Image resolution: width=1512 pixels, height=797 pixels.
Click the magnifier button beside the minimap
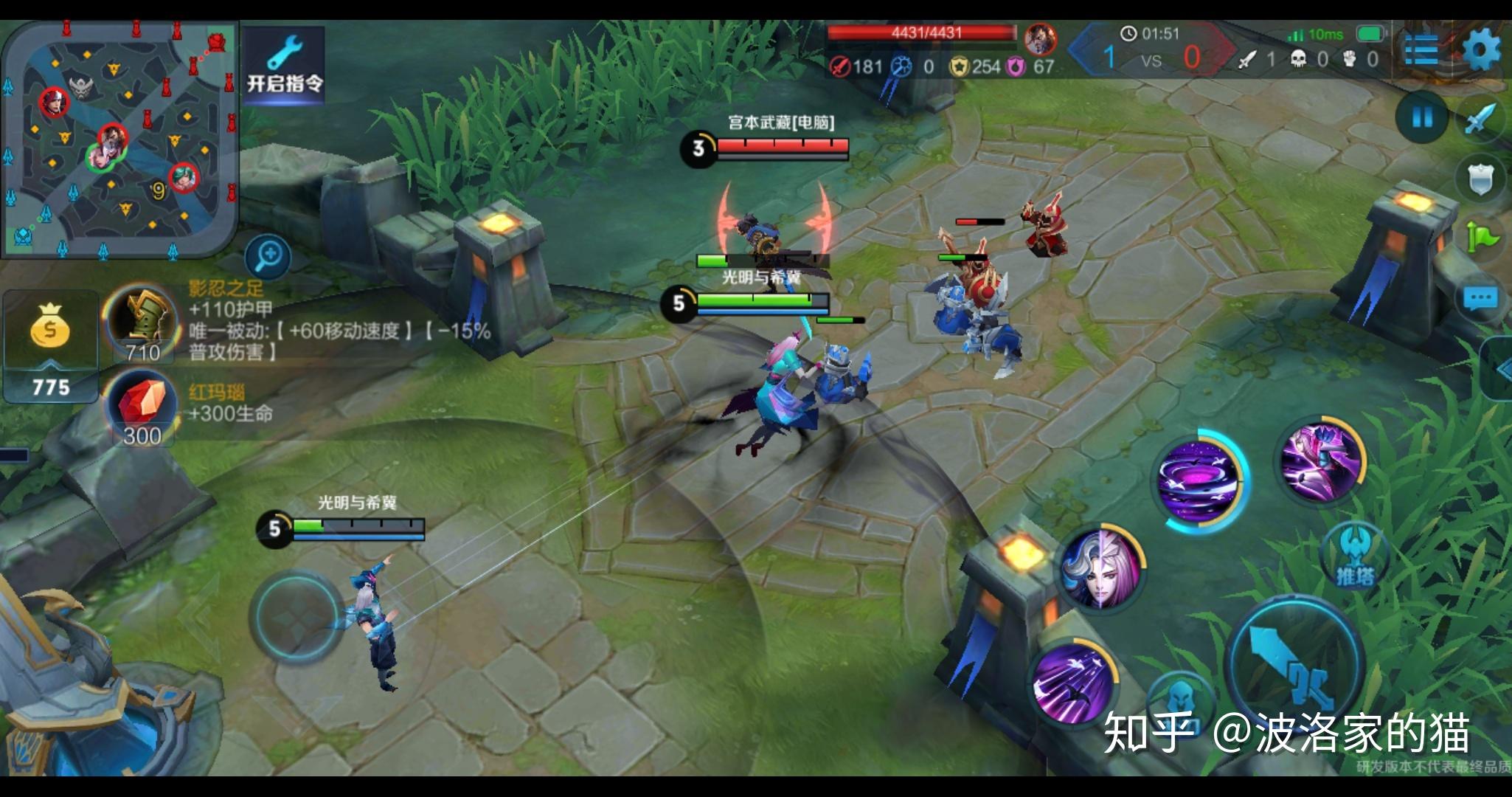268,255
